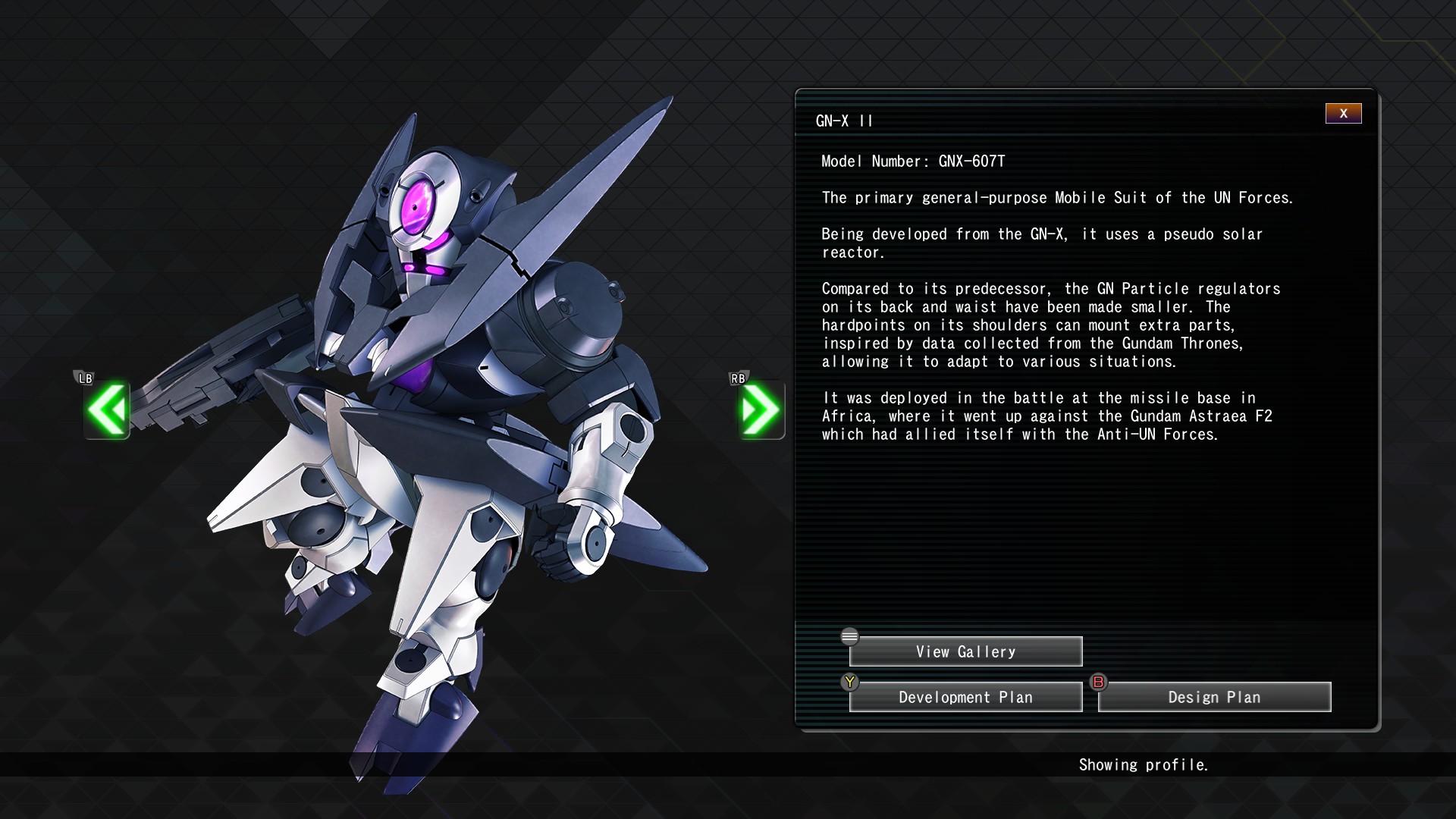Close the GN-X II profile window
The image size is (1456, 819).
tap(1343, 114)
